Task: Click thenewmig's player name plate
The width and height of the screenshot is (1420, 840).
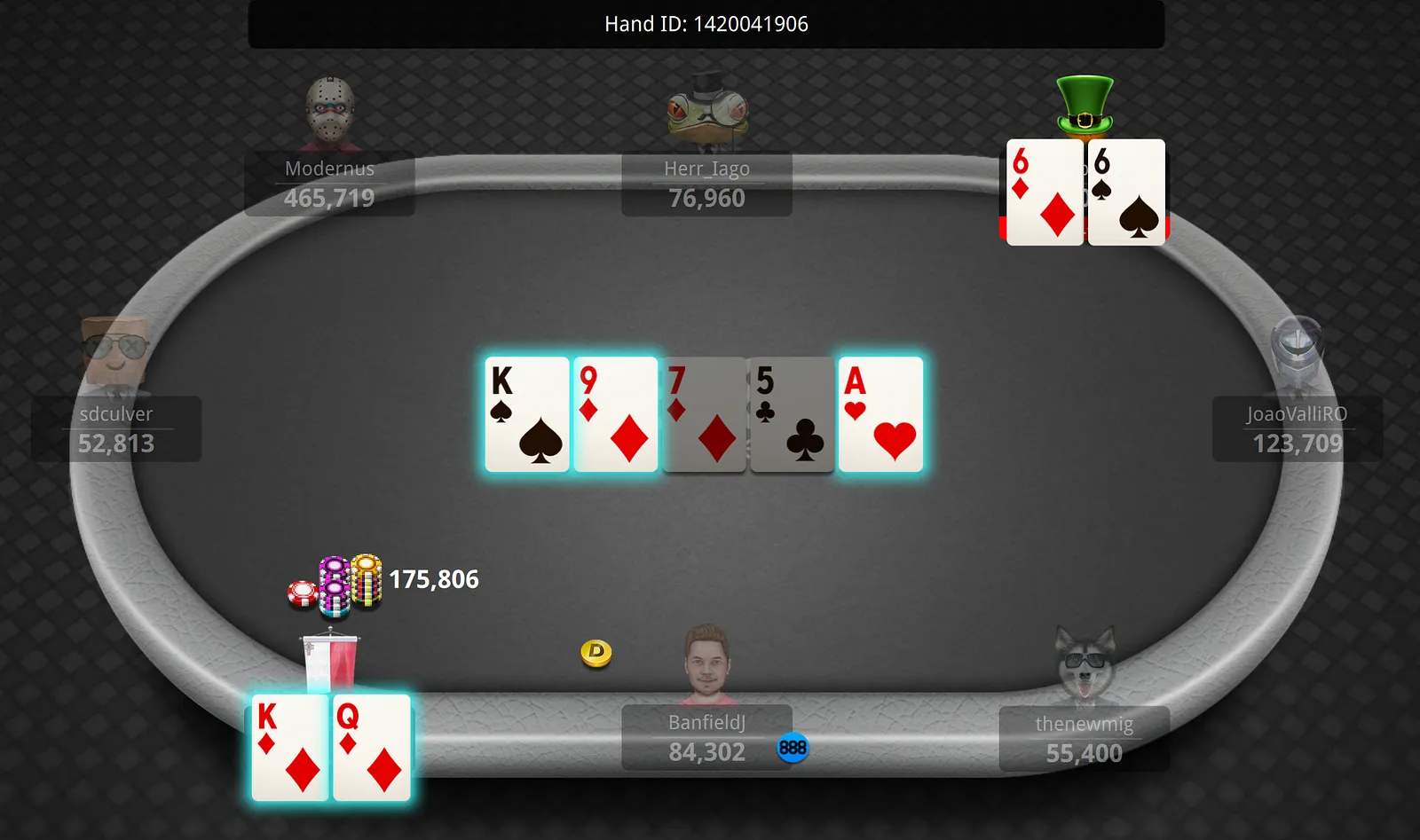Action: click(1084, 739)
